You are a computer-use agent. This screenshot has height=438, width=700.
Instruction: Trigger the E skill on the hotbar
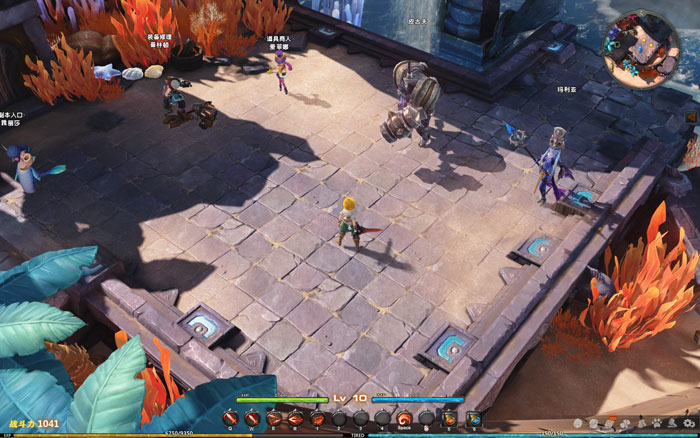pyautogui.click(x=273, y=418)
